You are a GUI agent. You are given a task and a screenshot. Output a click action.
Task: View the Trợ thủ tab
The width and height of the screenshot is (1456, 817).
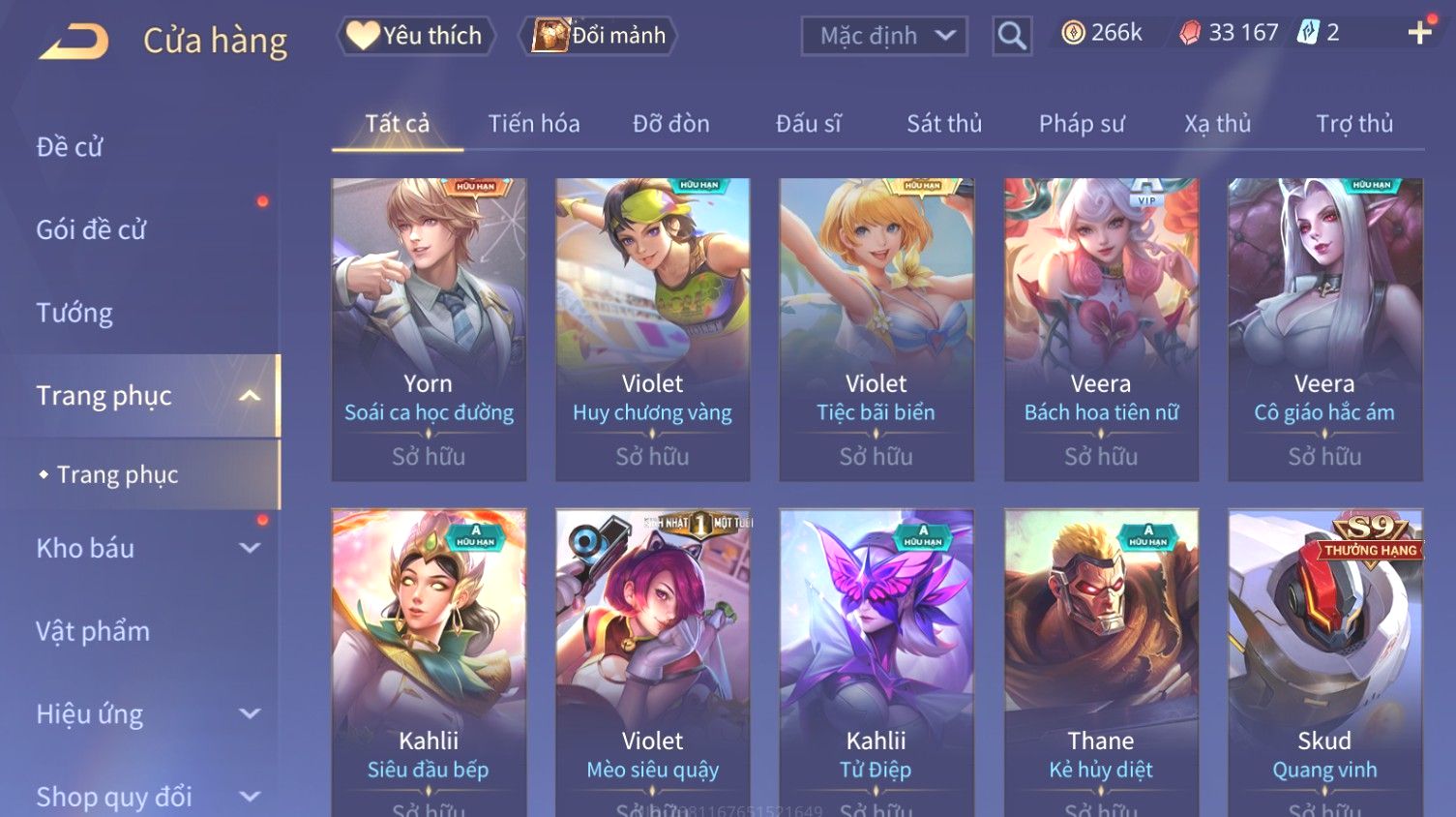click(1354, 124)
